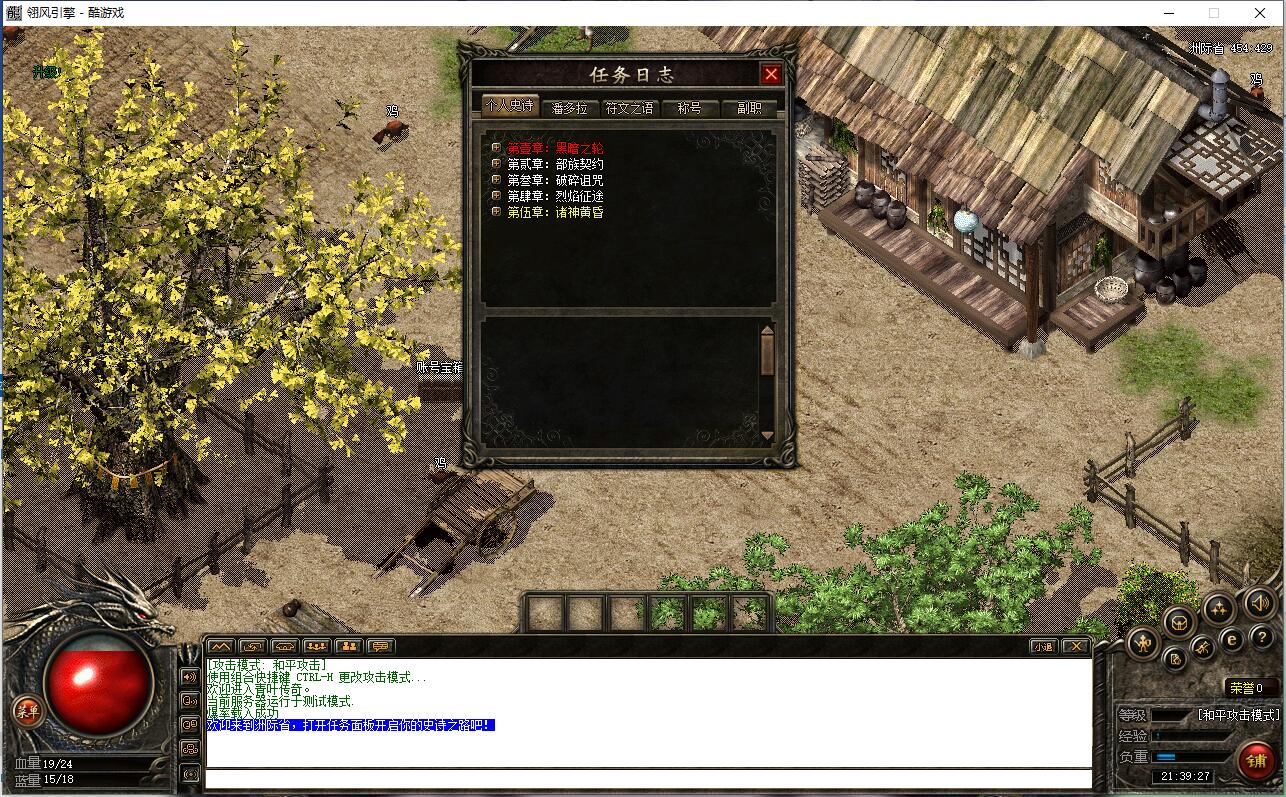
Task: Show the 副职 tab
Action: click(749, 108)
